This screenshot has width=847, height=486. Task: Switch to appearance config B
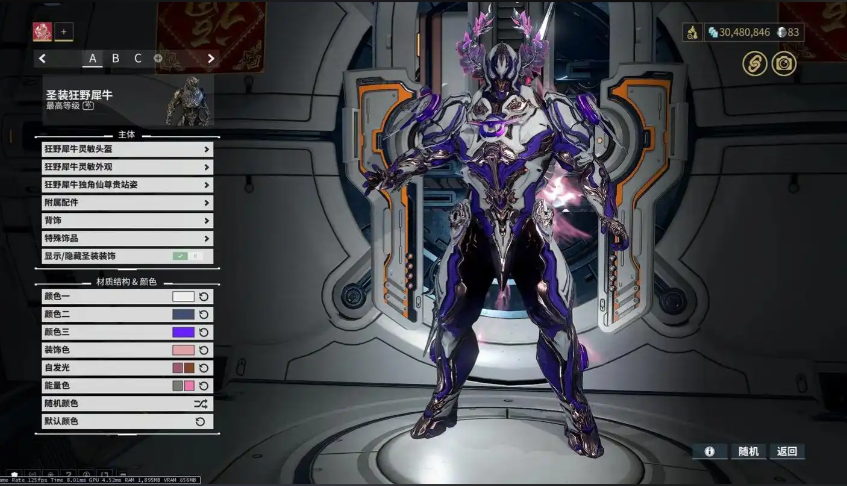pos(116,58)
